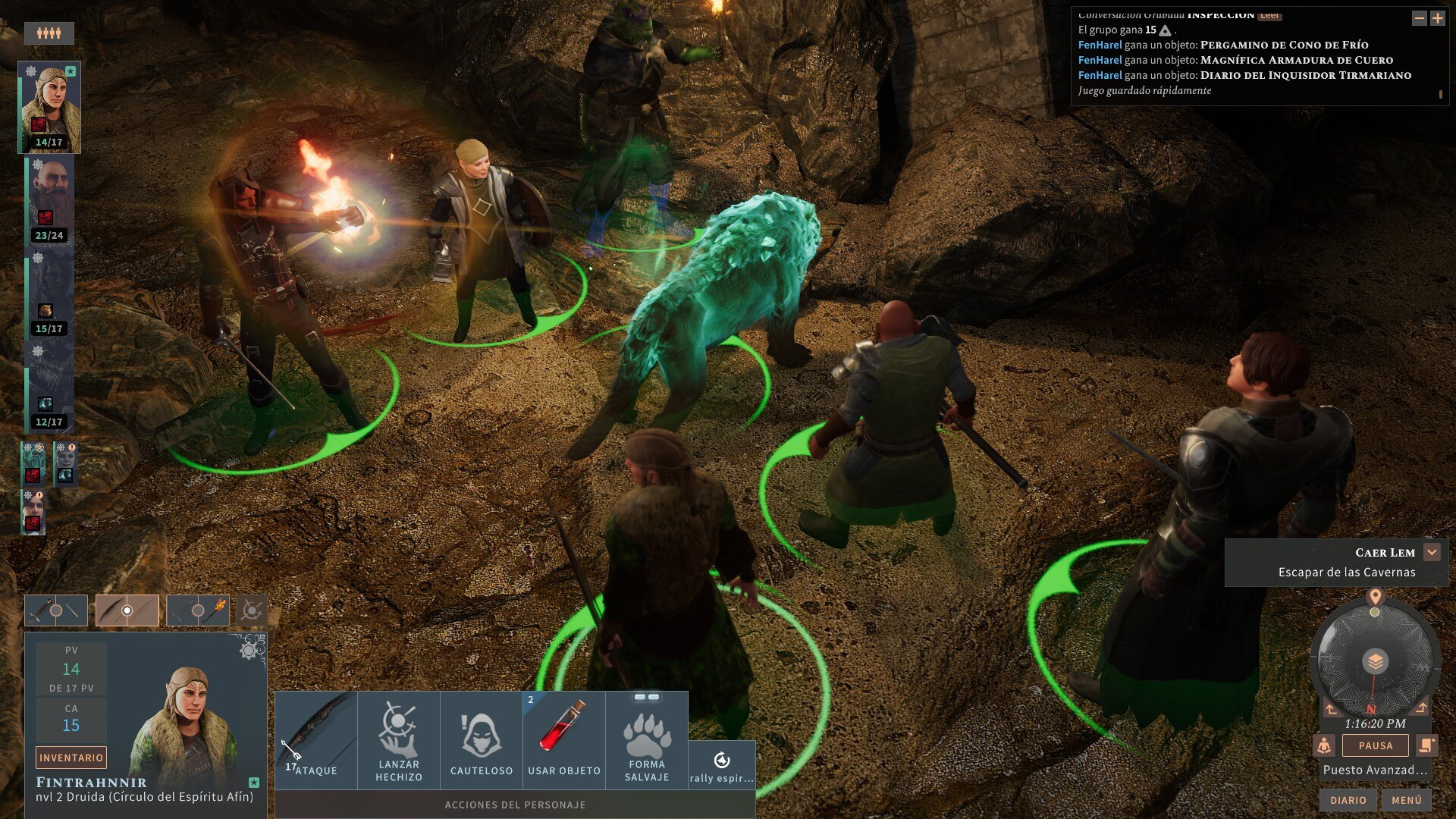Viewport: 1456px width, 819px height.
Task: Expand the message log with plus button
Action: 1437,18
